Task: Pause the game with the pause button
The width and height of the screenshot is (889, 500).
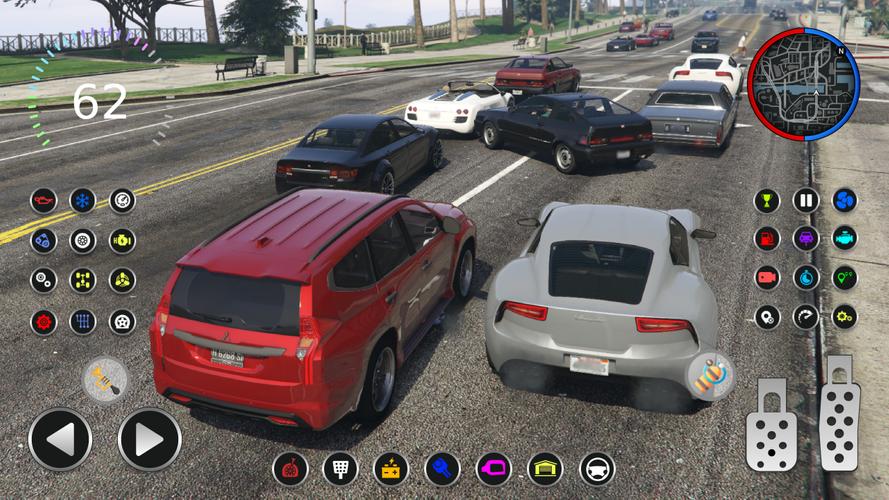Action: click(x=806, y=200)
